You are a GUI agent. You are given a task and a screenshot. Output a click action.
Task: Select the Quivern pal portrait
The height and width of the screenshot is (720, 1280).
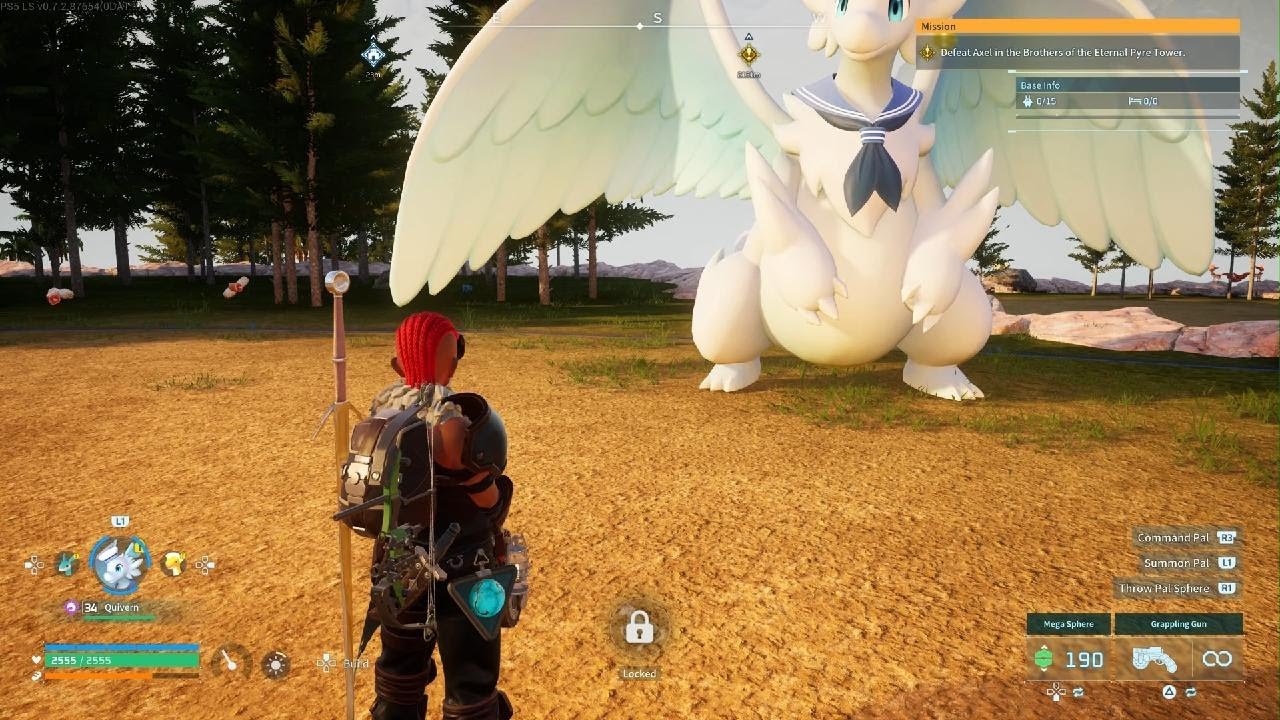point(120,564)
